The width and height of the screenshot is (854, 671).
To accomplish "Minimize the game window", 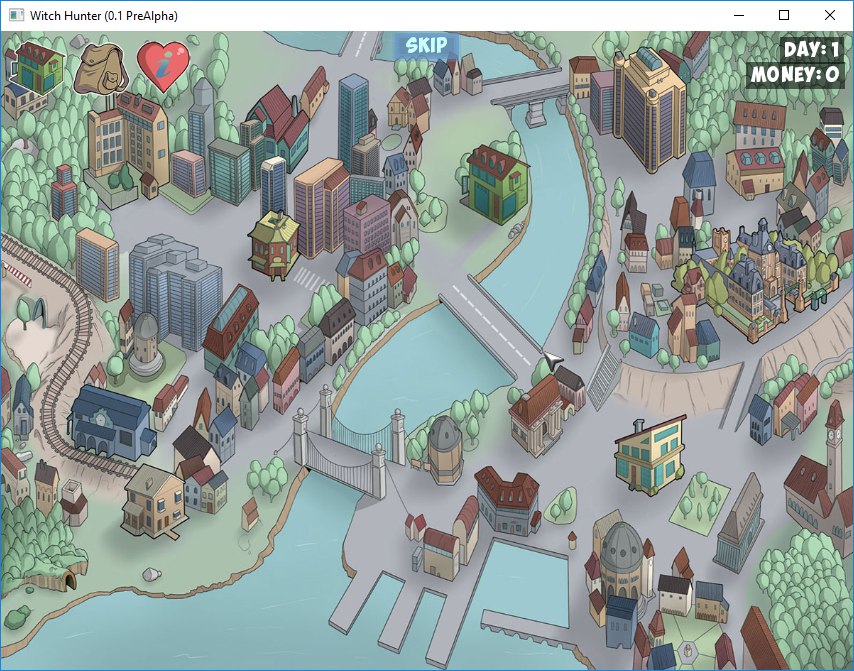I will point(738,15).
